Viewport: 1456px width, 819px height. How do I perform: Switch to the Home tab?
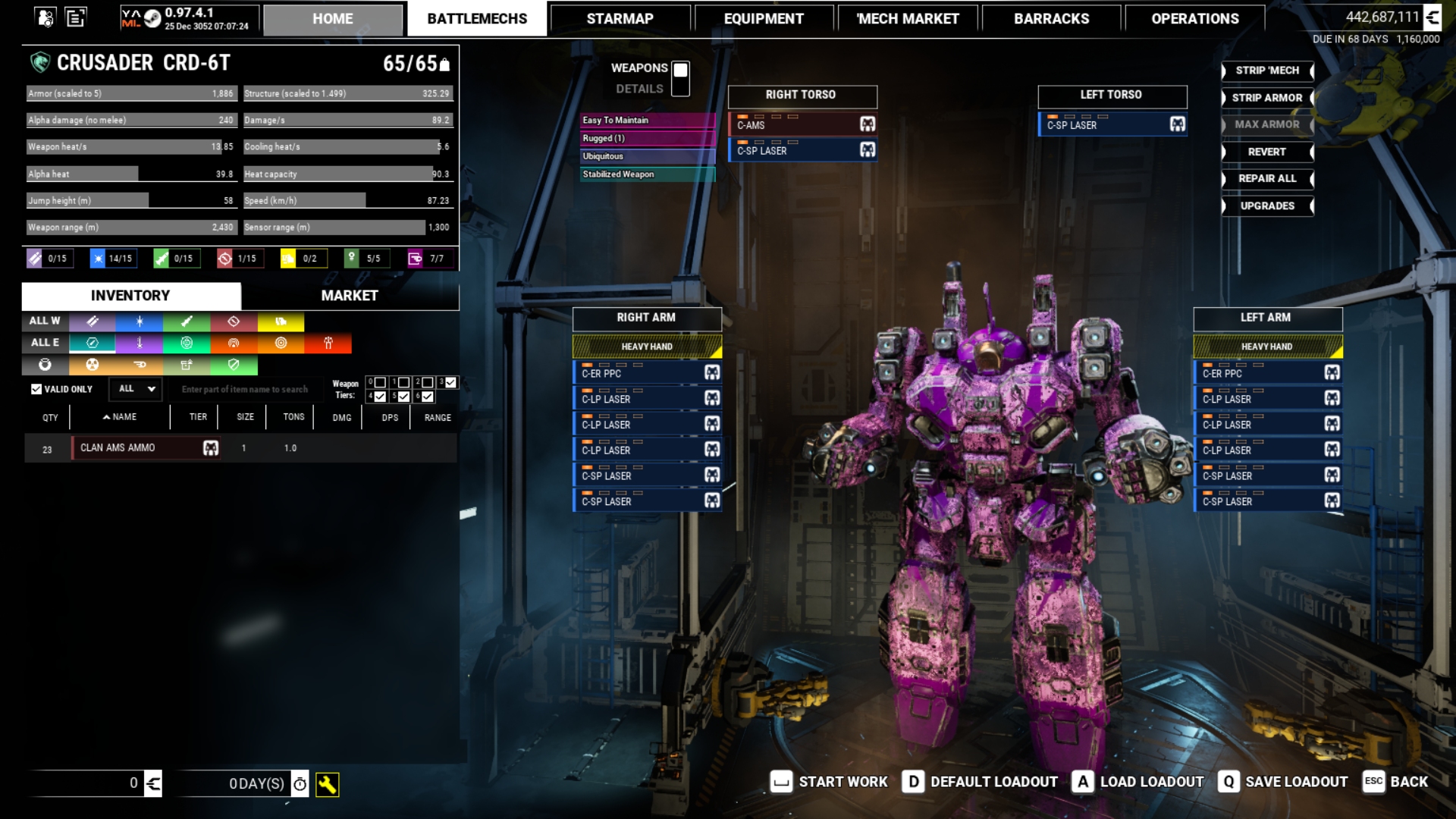pos(332,19)
